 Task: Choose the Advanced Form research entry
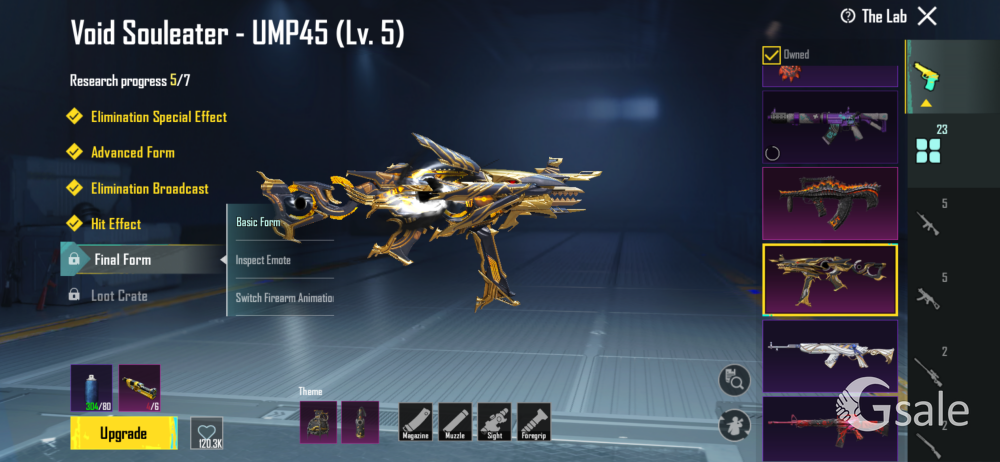point(132,153)
